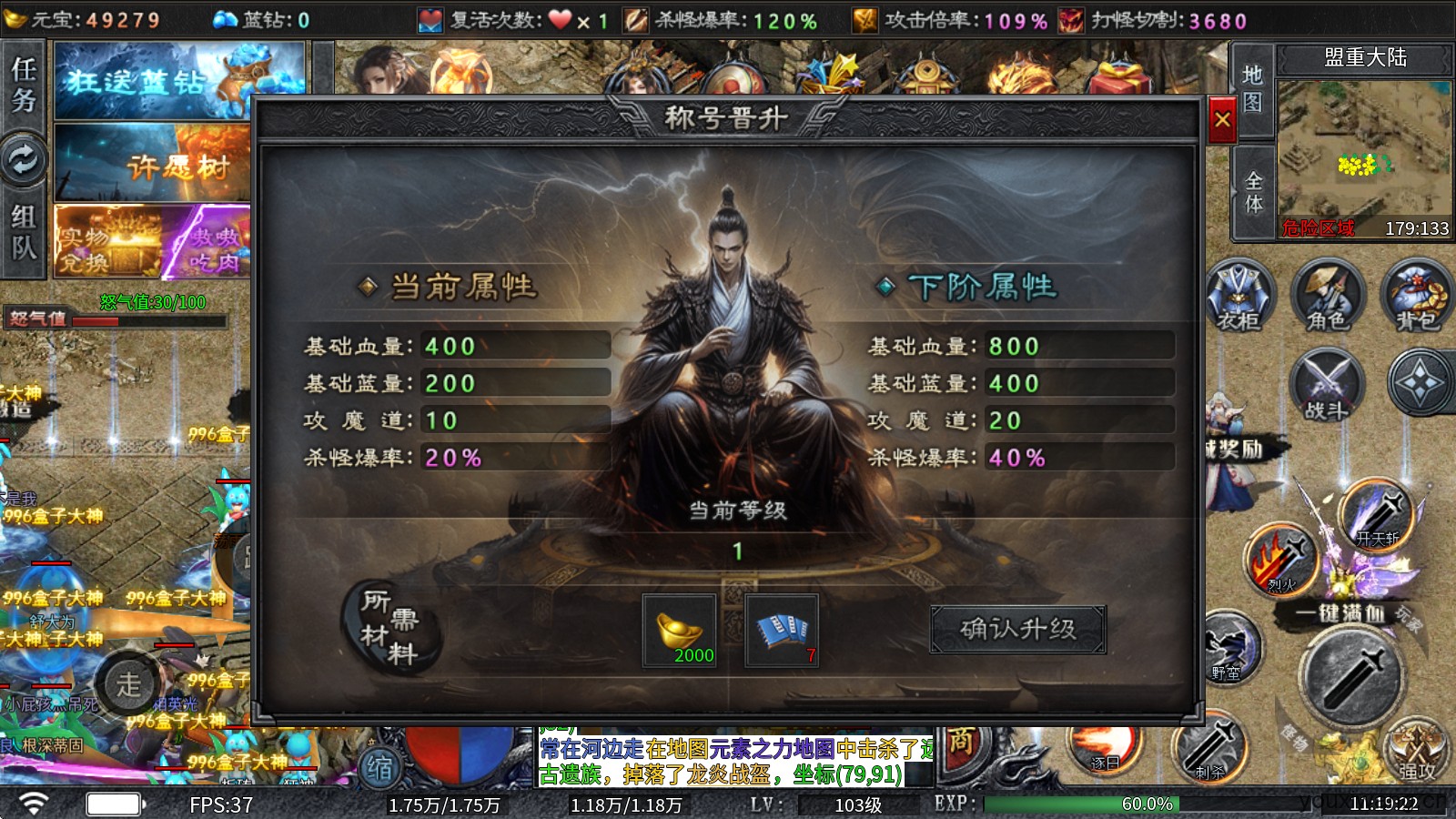
Task: Open the 许愿树 wishing tree banner
Action: [x=152, y=164]
